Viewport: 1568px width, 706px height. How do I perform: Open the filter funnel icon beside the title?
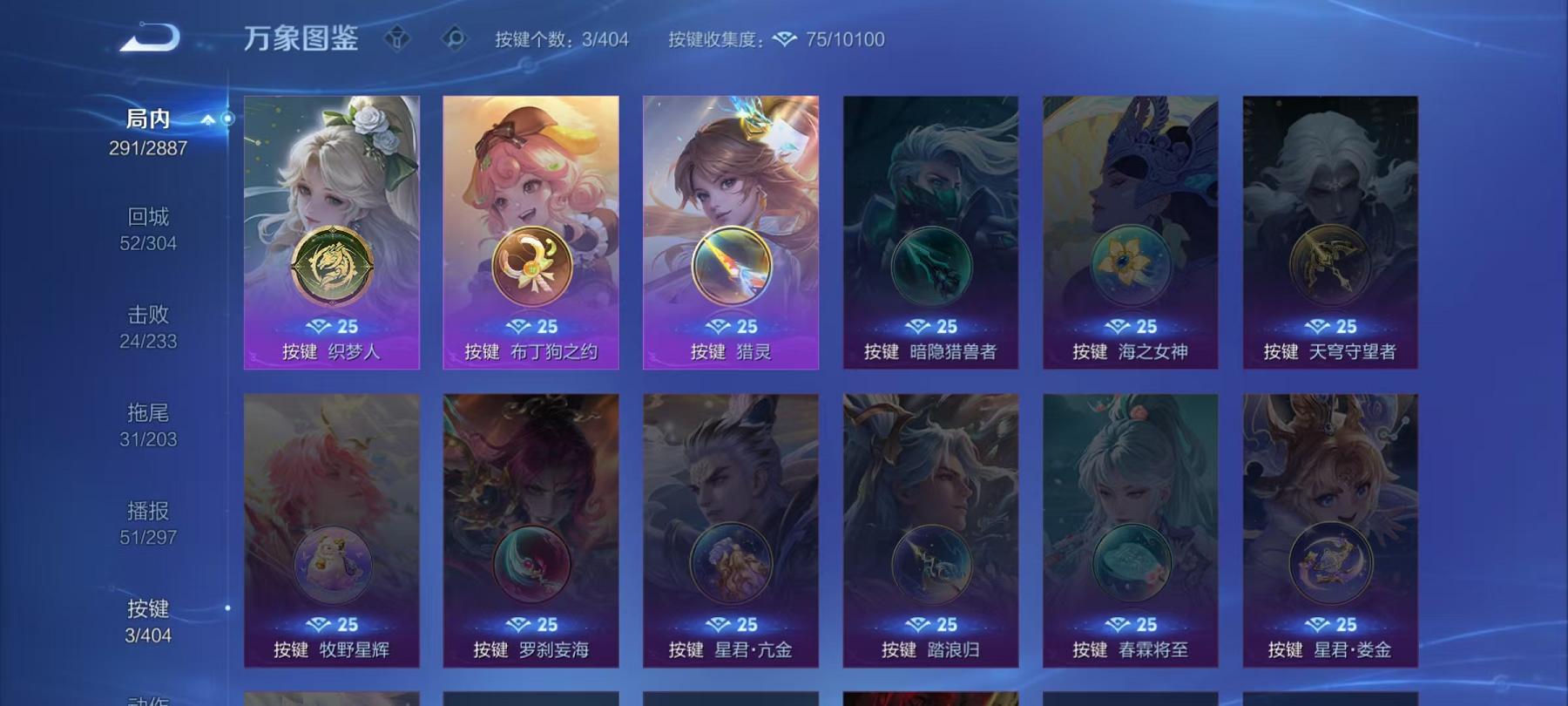point(399,36)
